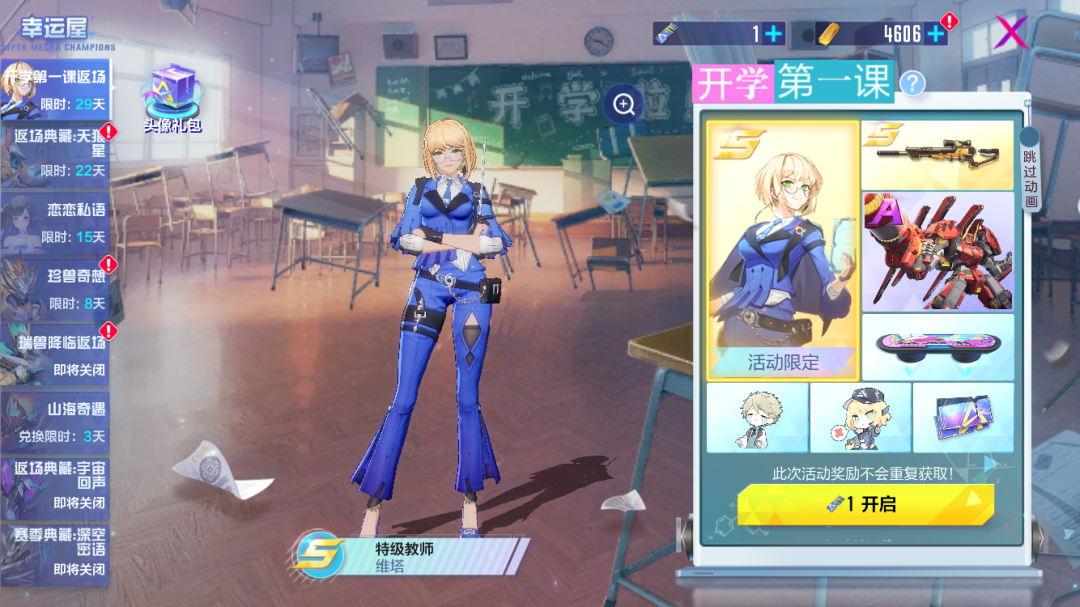Image resolution: width=1080 pixels, height=607 pixels.
Task: Click the yellow 开启 draw button
Action: [865, 505]
